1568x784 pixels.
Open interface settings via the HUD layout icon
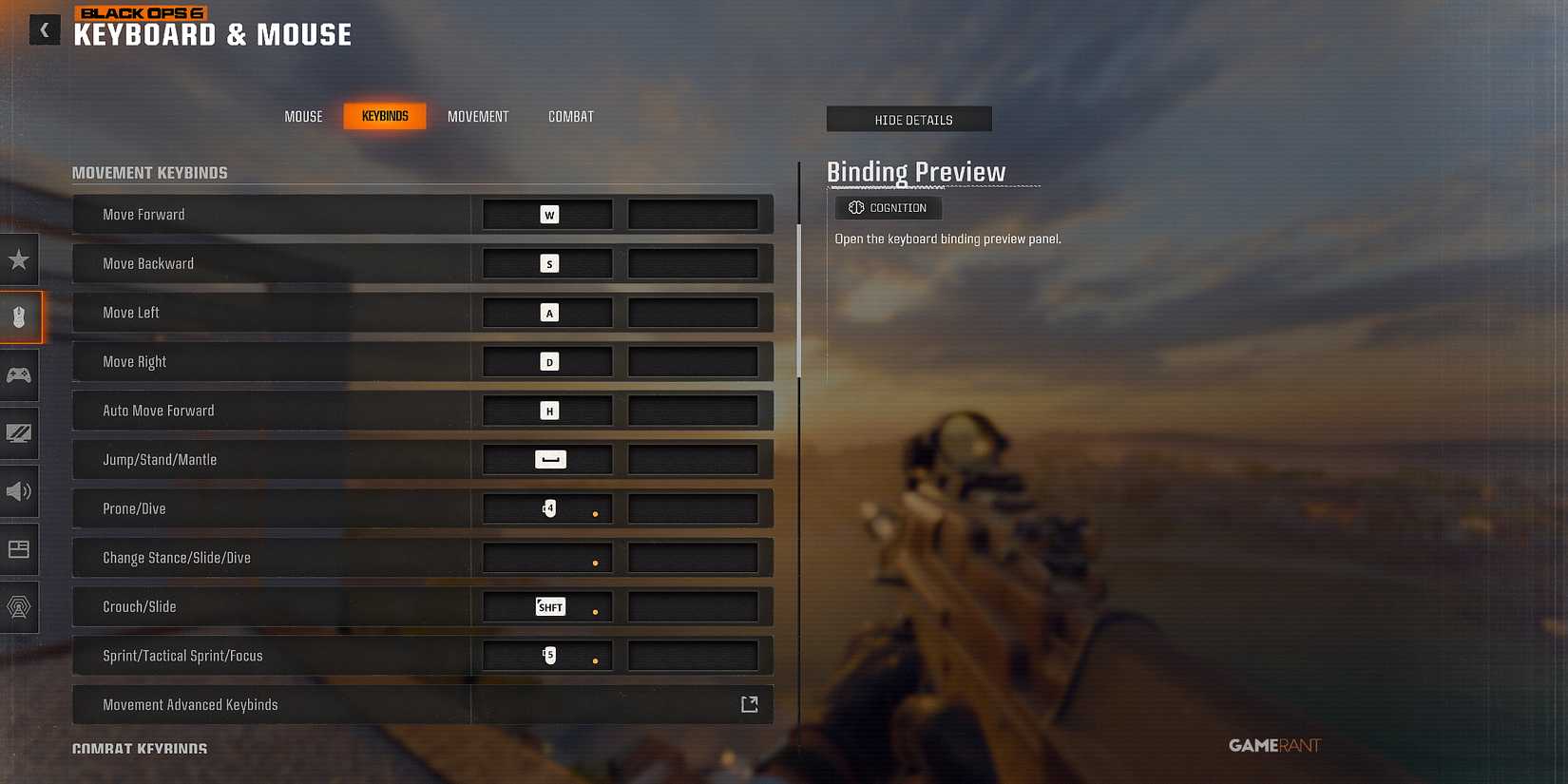[20, 549]
